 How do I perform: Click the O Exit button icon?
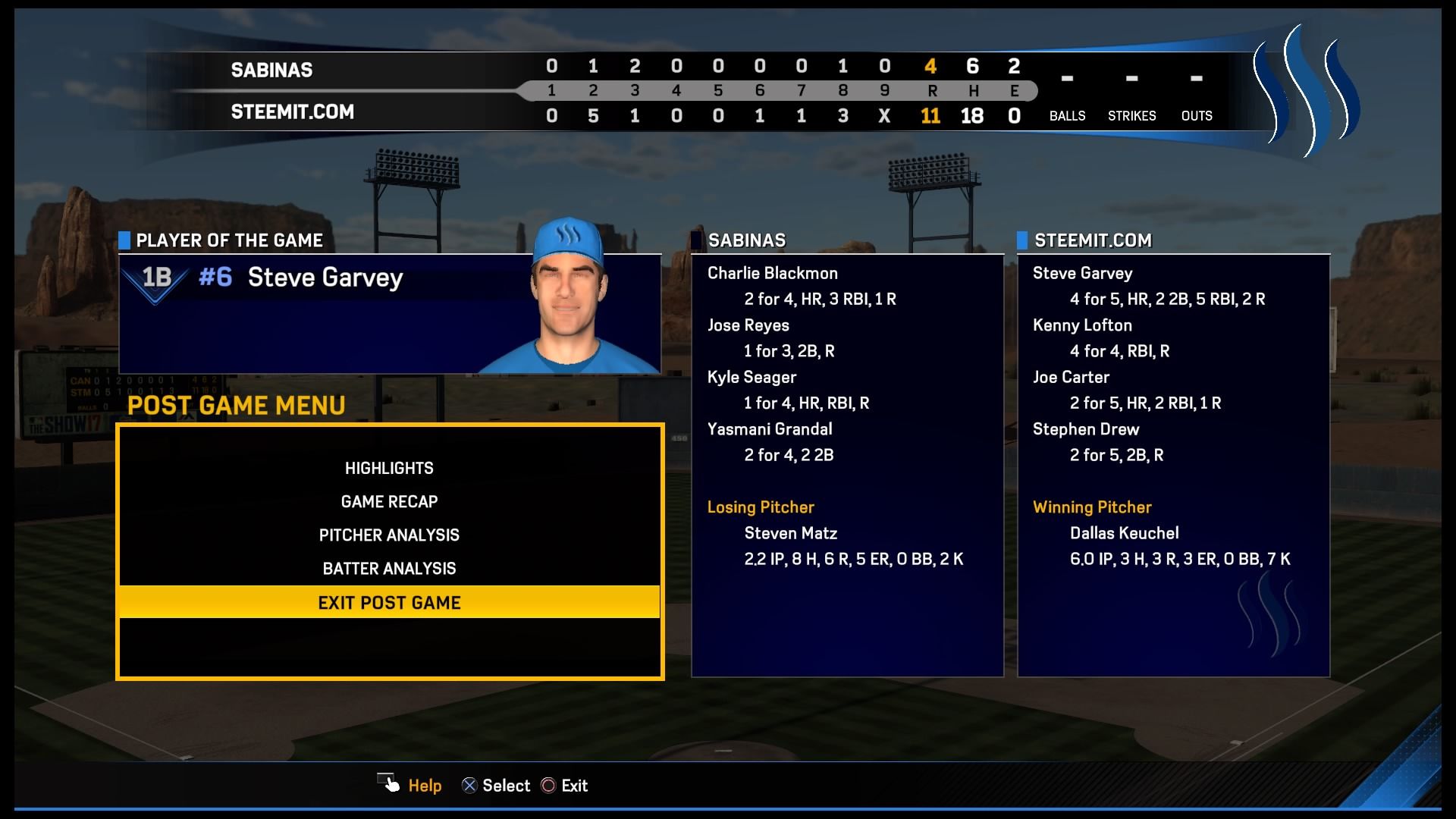pos(548,785)
